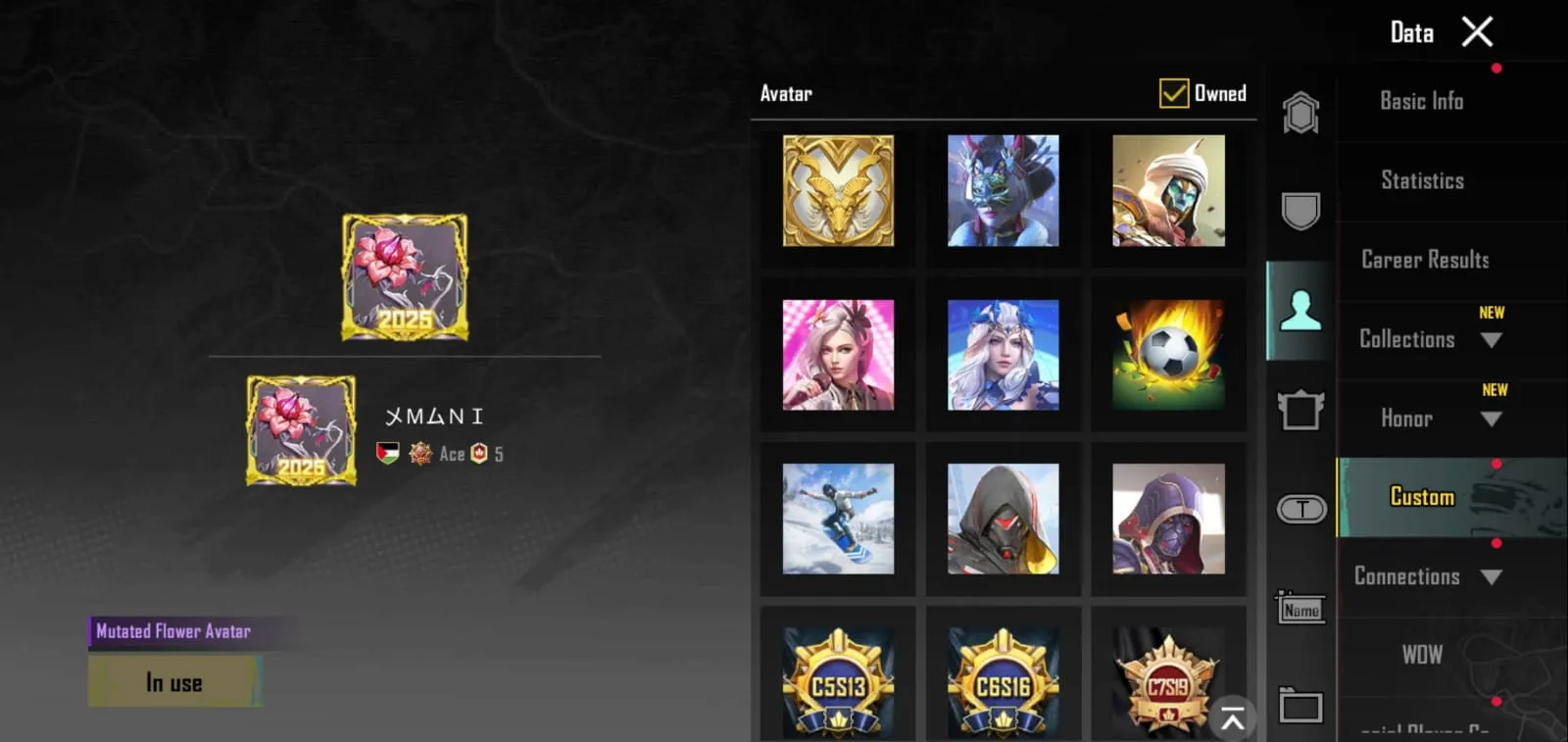
Task: Click the Palestine flag icon beside player name
Action: (387, 453)
